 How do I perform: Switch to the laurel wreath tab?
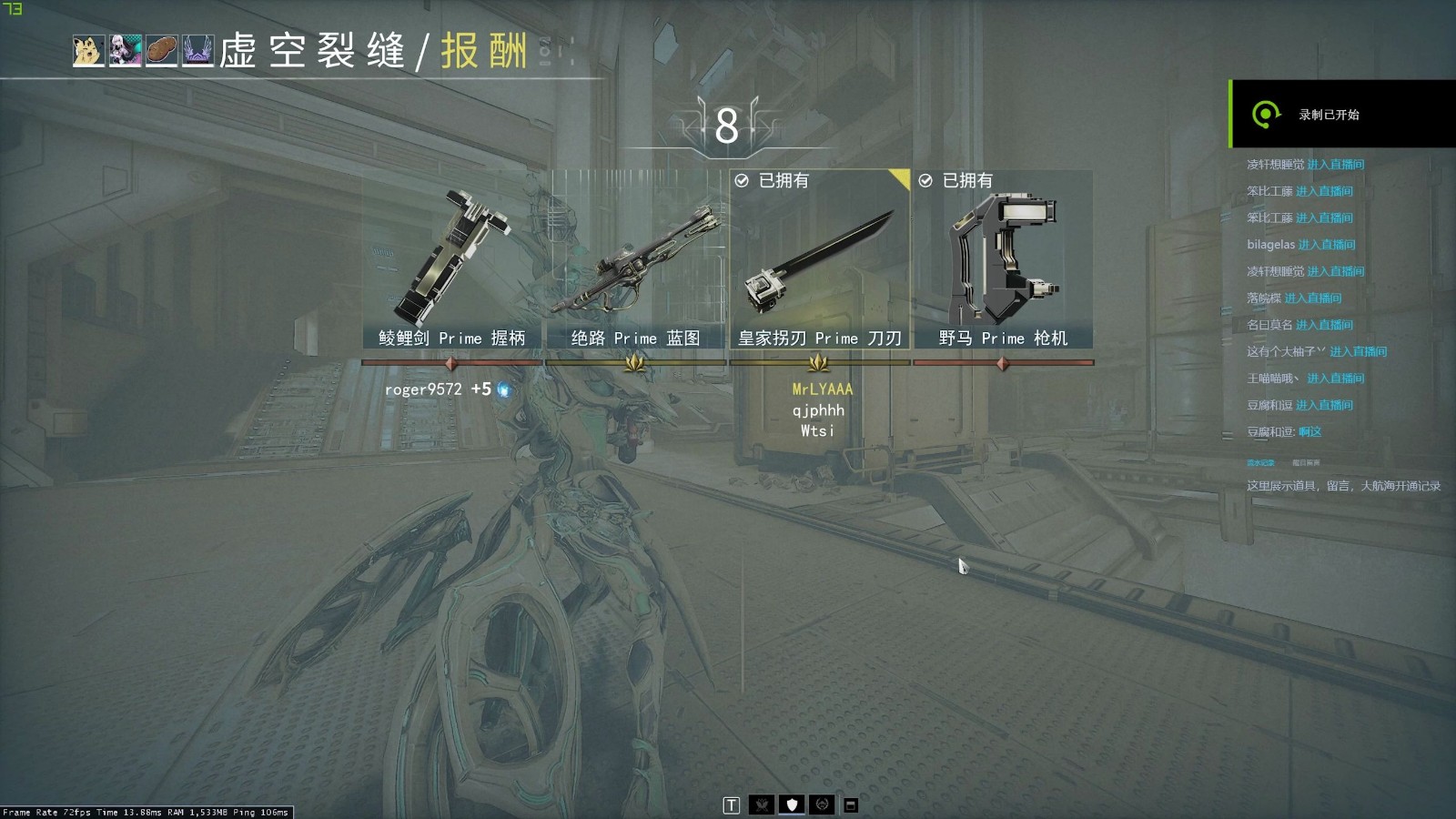coord(822,804)
